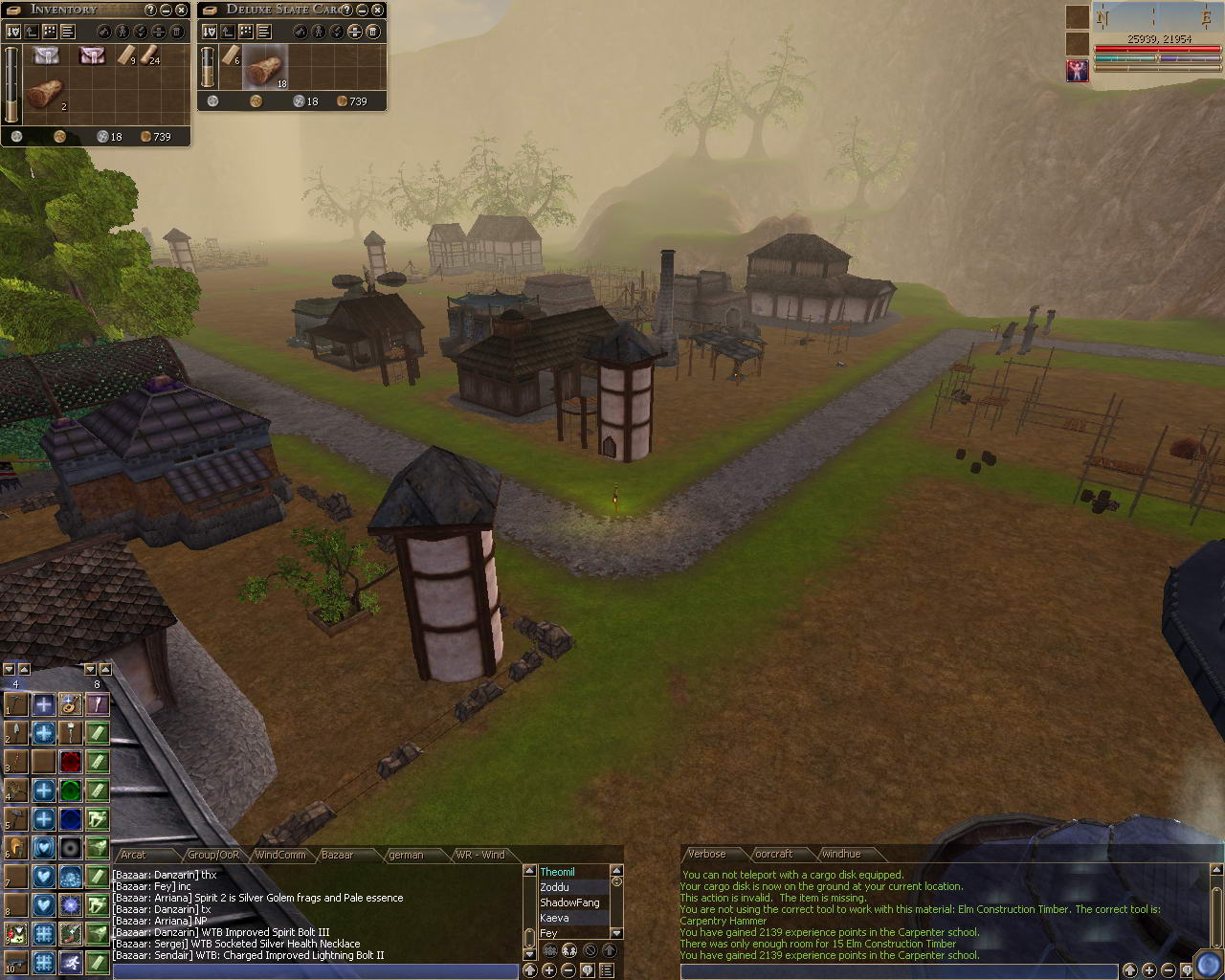This screenshot has width=1225, height=980.
Task: Close the Inventory window
Action: [x=181, y=10]
